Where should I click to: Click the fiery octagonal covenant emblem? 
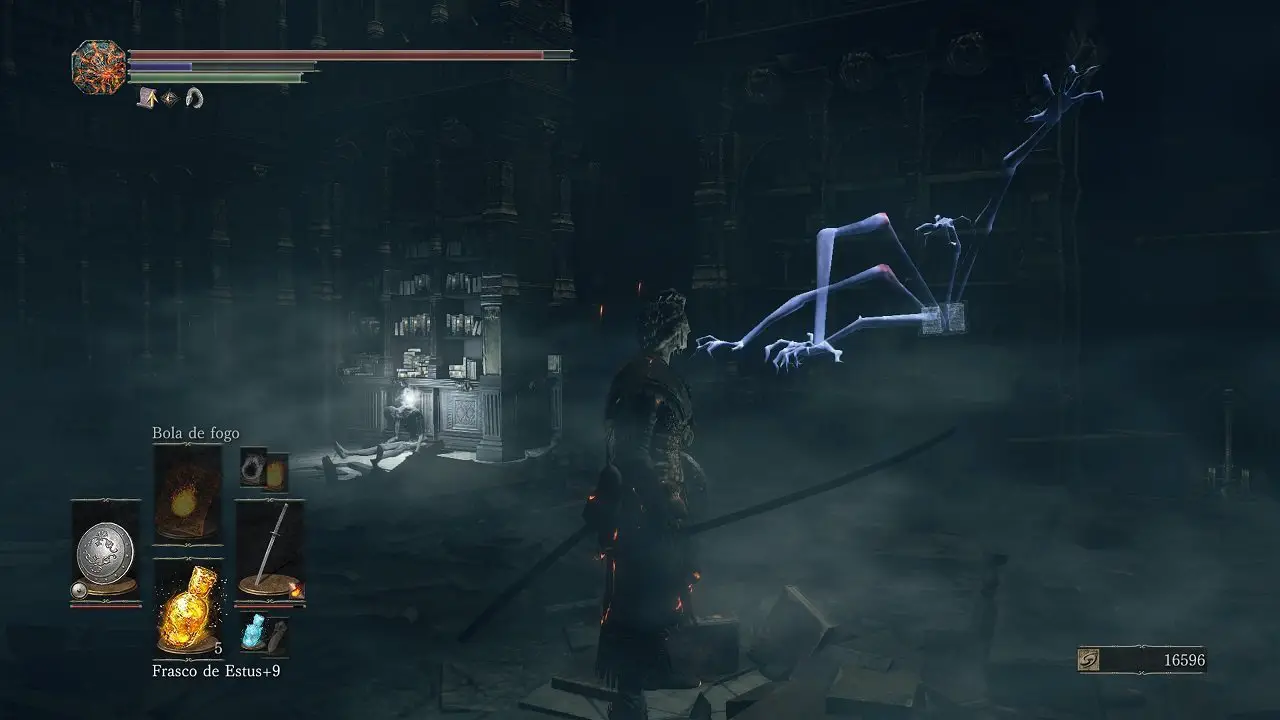[x=99, y=67]
